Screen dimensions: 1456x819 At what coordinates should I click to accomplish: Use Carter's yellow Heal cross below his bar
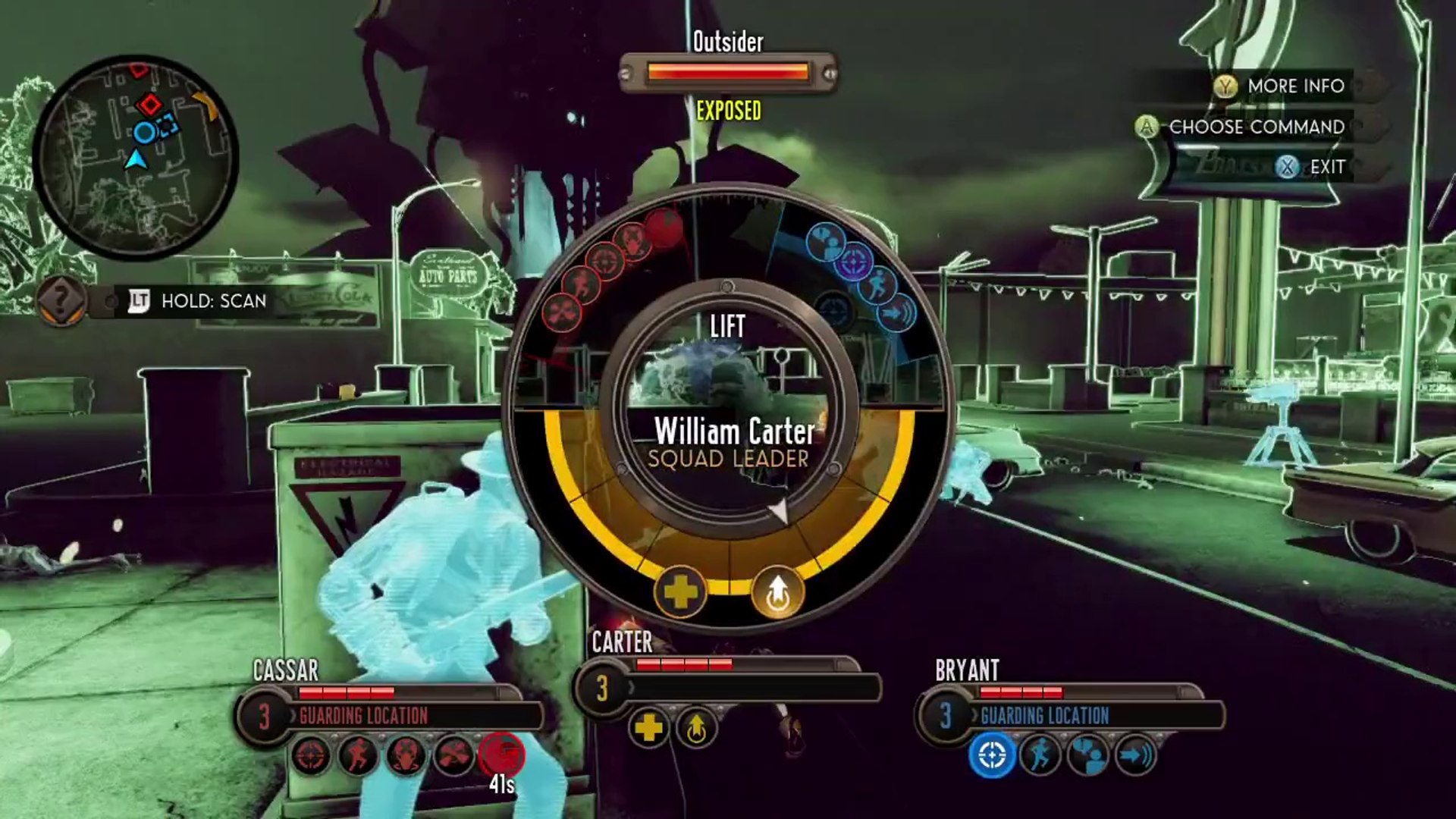coord(649,728)
